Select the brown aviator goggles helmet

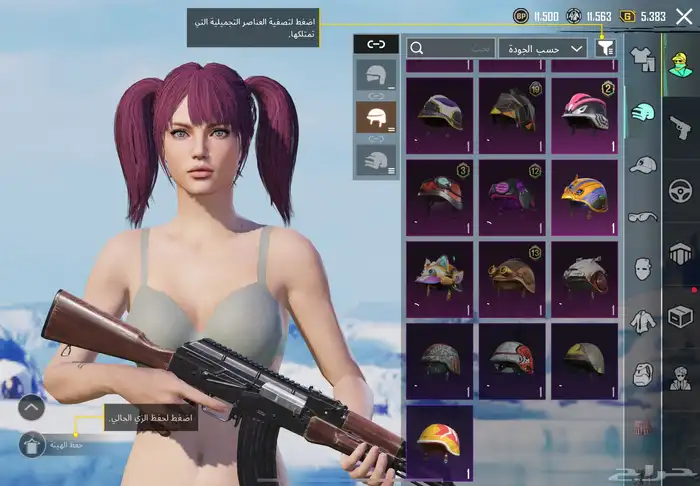(511, 274)
